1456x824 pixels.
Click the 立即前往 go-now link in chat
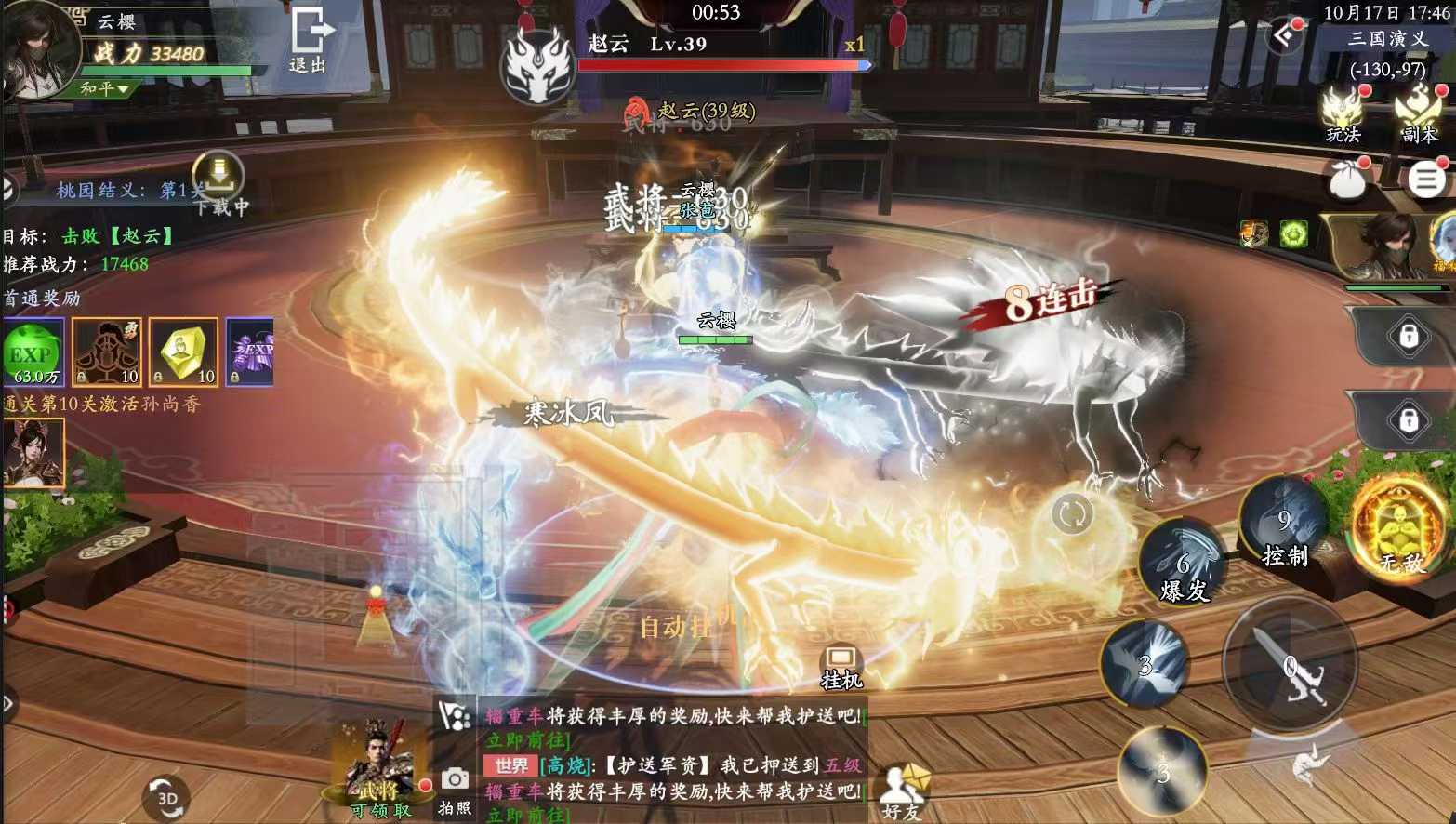coord(526,740)
